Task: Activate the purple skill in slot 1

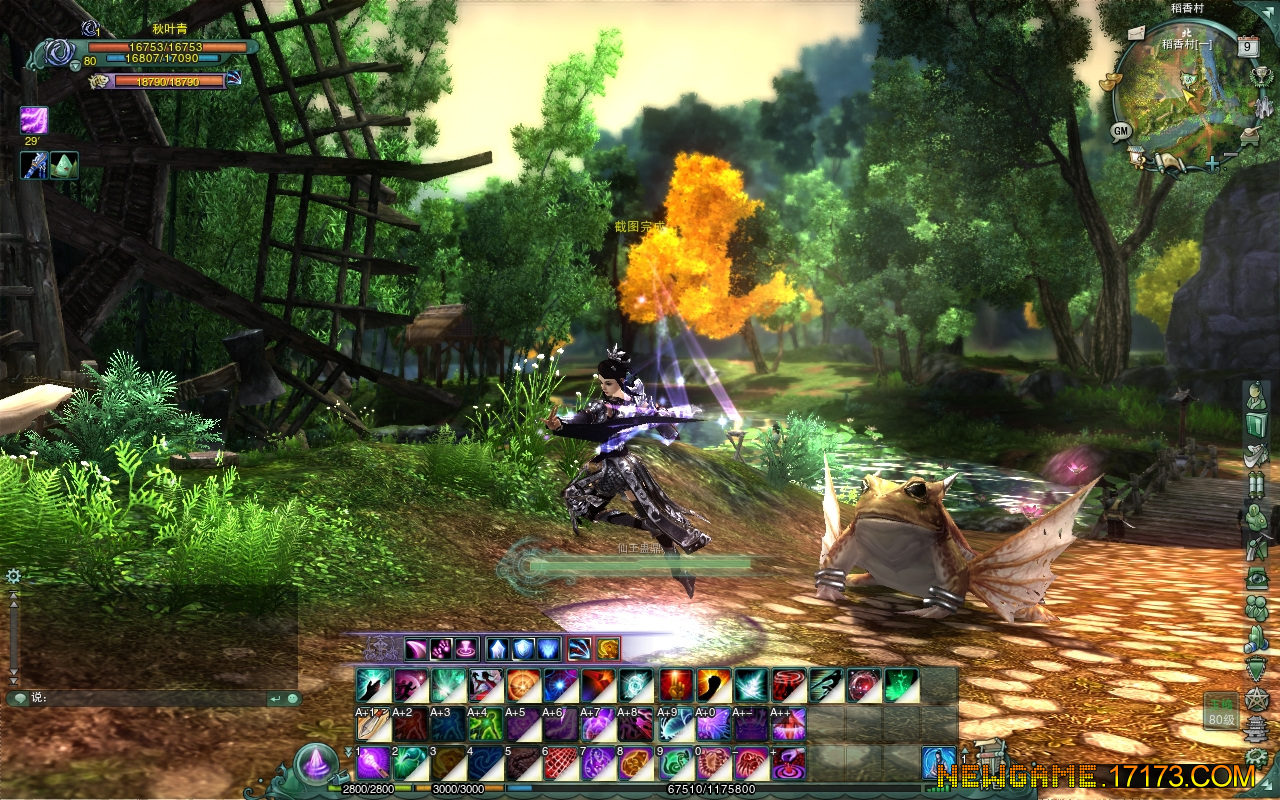Action: tap(373, 763)
